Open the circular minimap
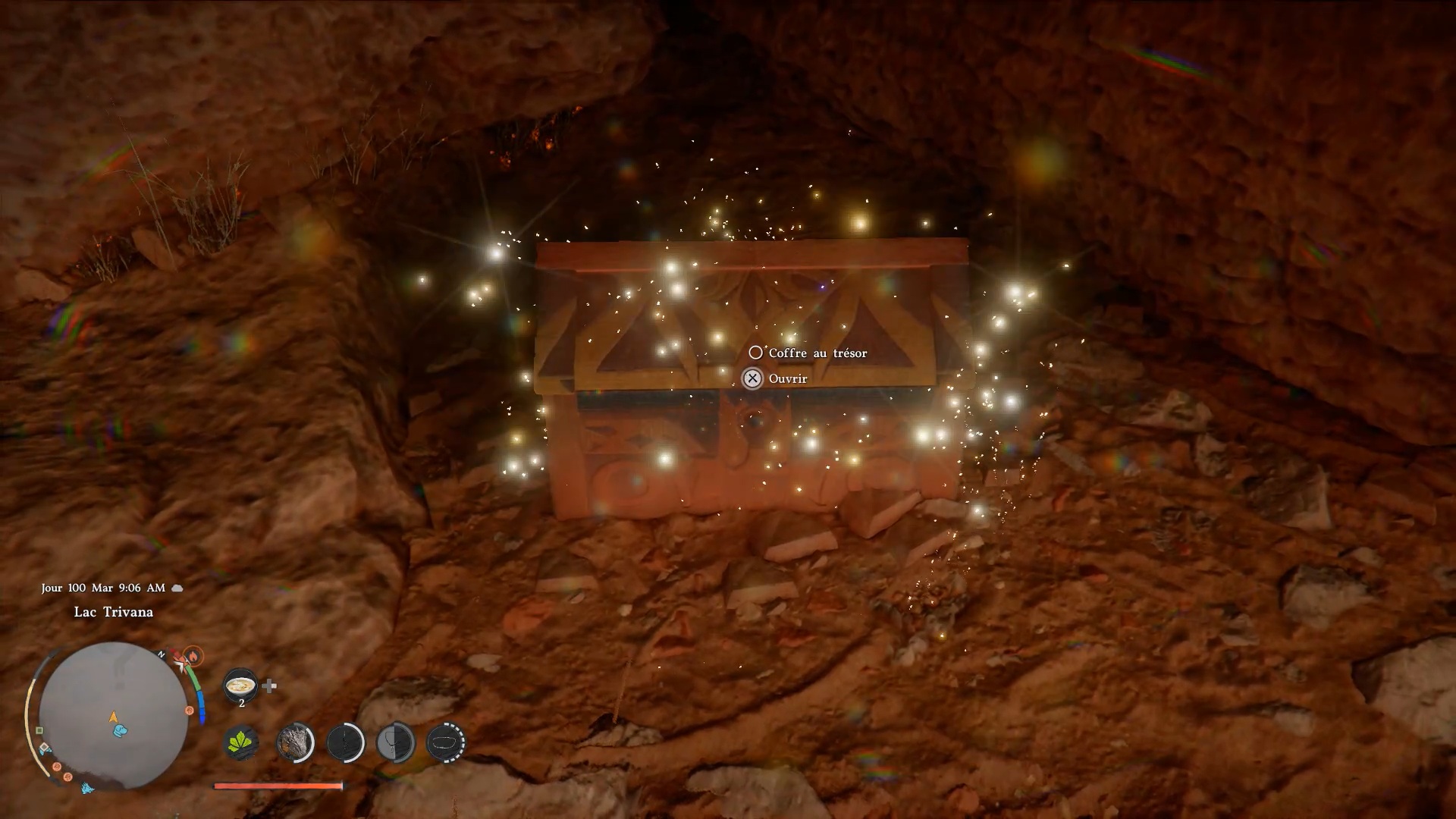Screen dimensions: 1456x819 (113, 717)
